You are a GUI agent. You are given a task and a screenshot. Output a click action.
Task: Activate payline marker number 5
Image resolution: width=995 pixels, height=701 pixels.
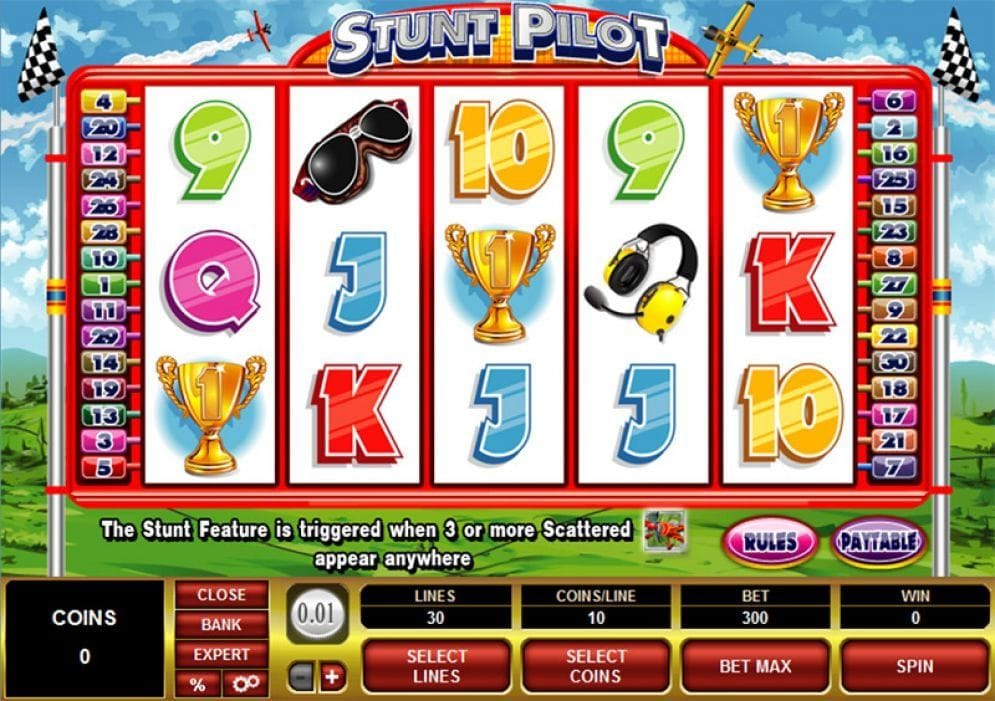coord(104,467)
